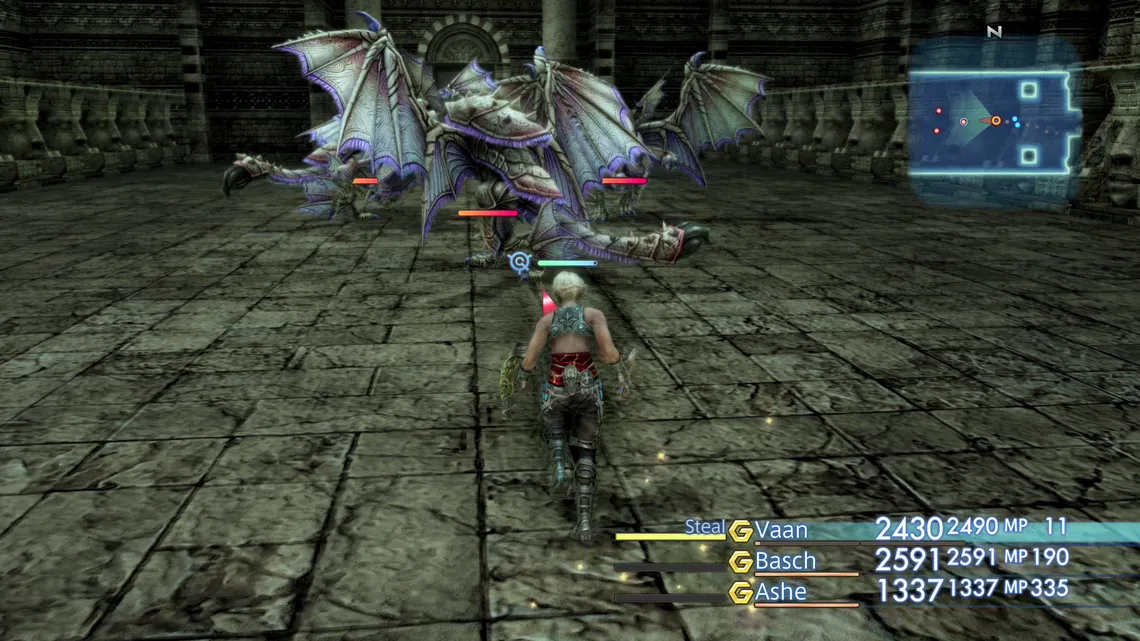The image size is (1140, 641).
Task: Select Vaan in the party list
Action: click(781, 530)
